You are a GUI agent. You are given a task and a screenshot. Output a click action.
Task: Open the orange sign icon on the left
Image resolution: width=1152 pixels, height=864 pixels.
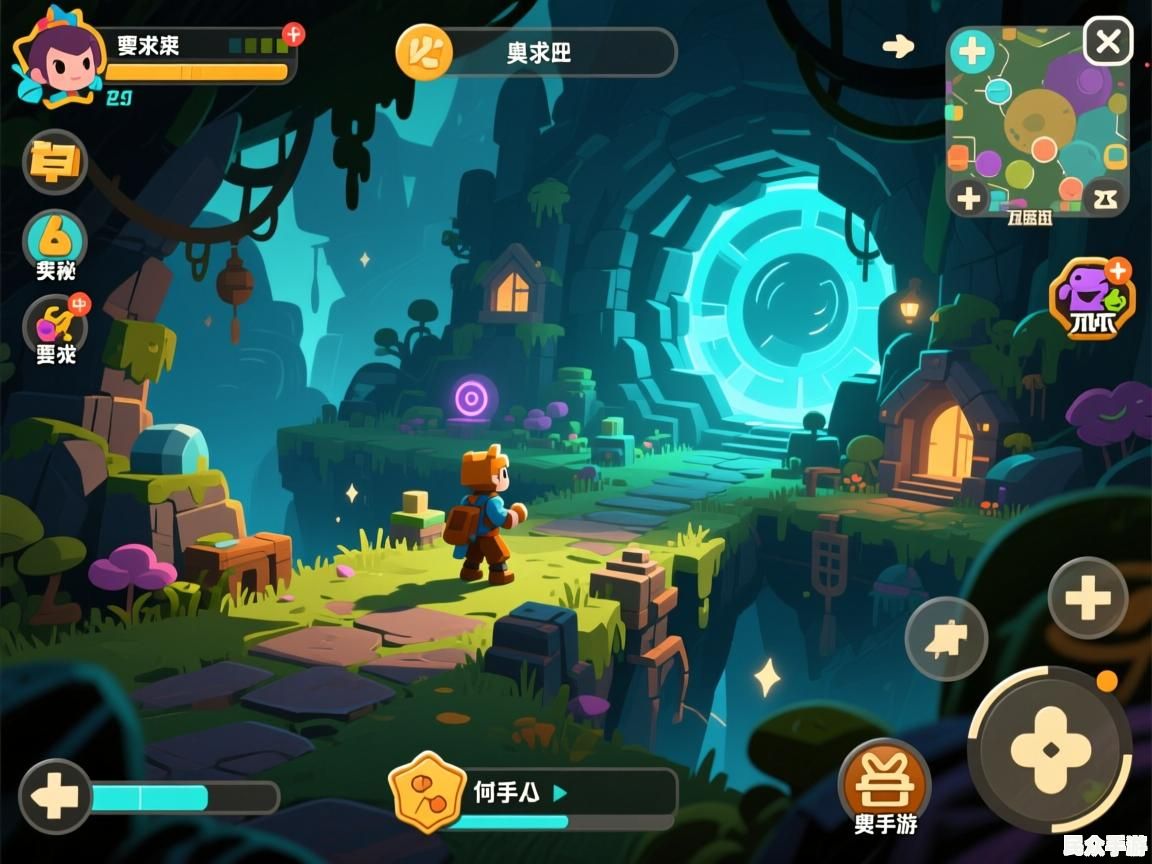click(x=55, y=161)
